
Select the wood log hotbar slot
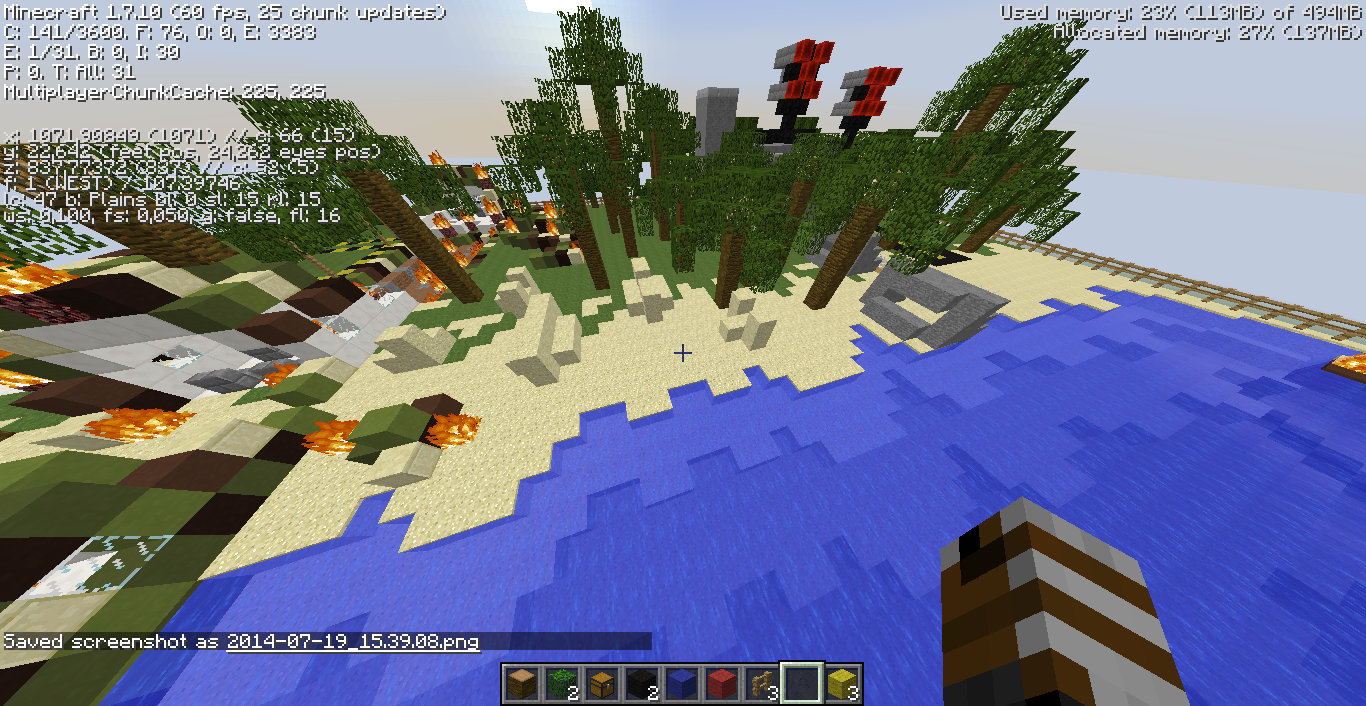[x=521, y=684]
